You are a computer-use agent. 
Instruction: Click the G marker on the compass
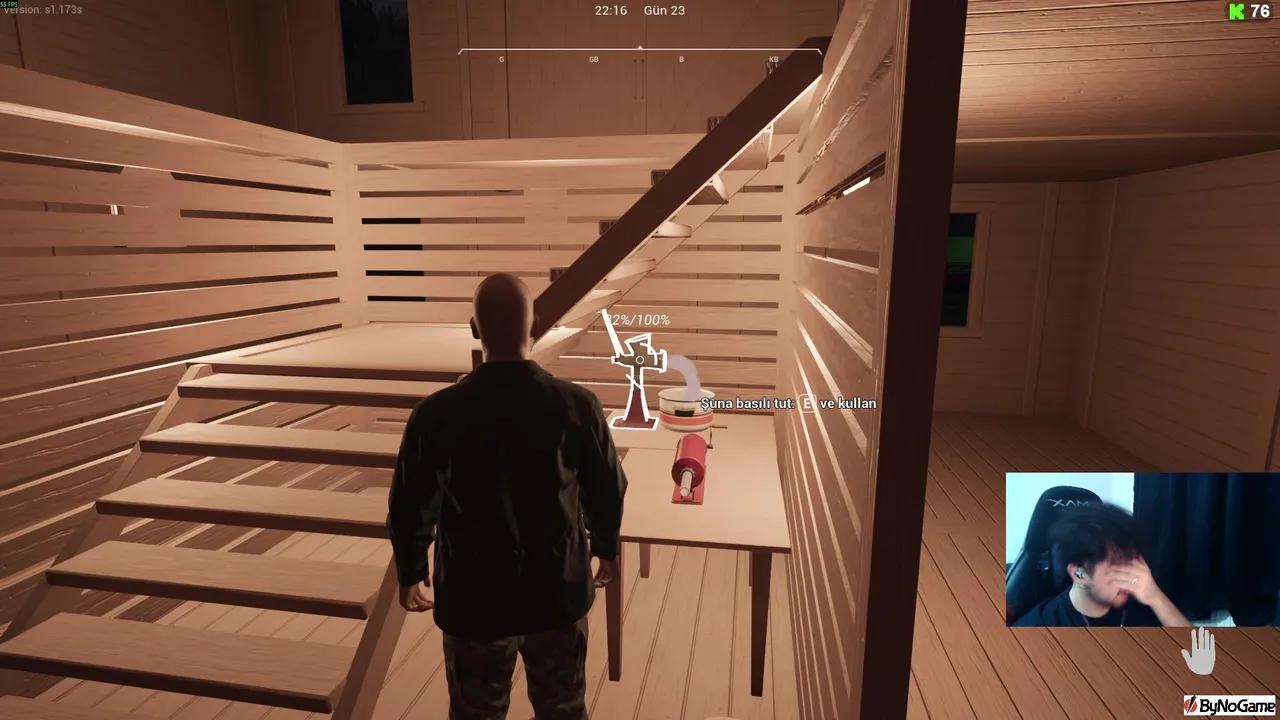tap(501, 59)
